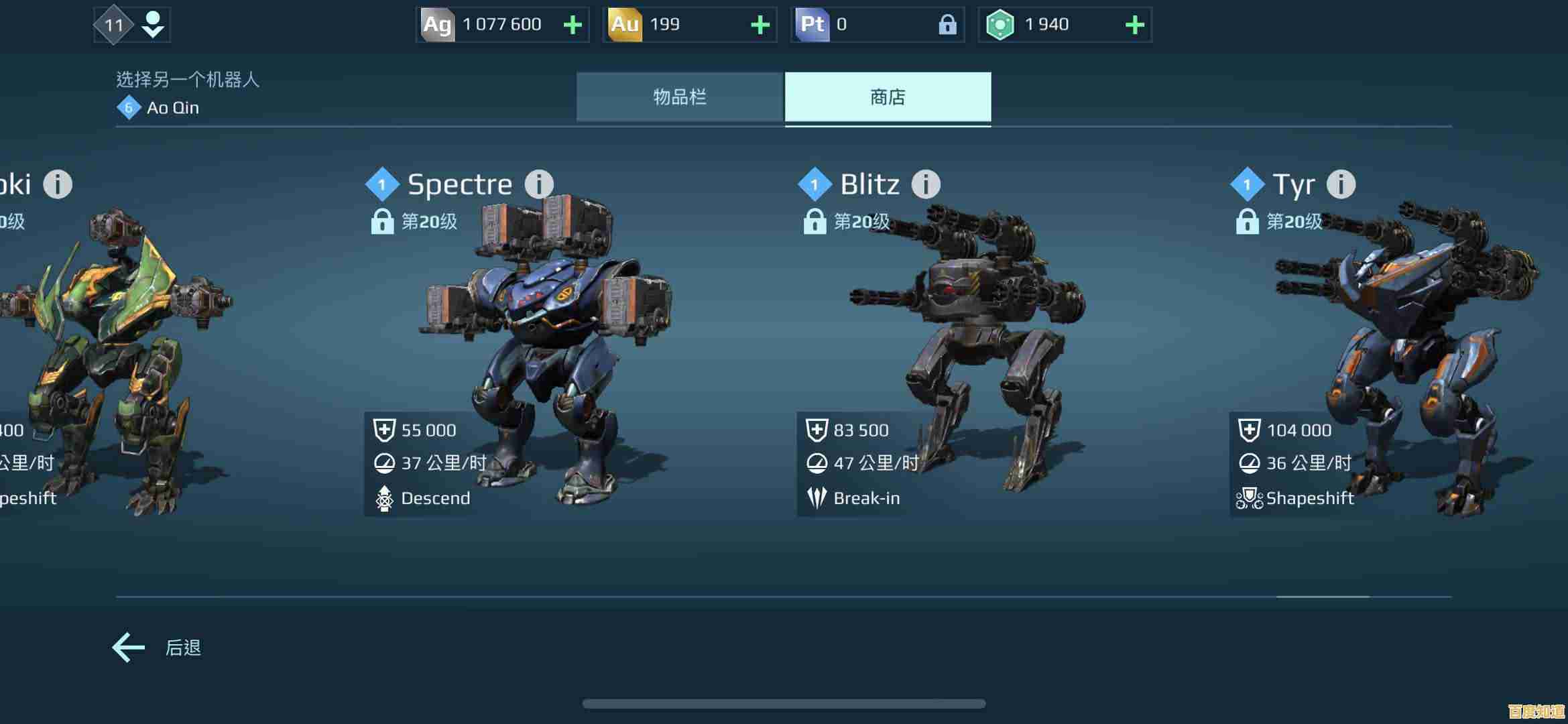Select Blitz's Break-in ability icon
1568x724 pixels.
[817, 498]
